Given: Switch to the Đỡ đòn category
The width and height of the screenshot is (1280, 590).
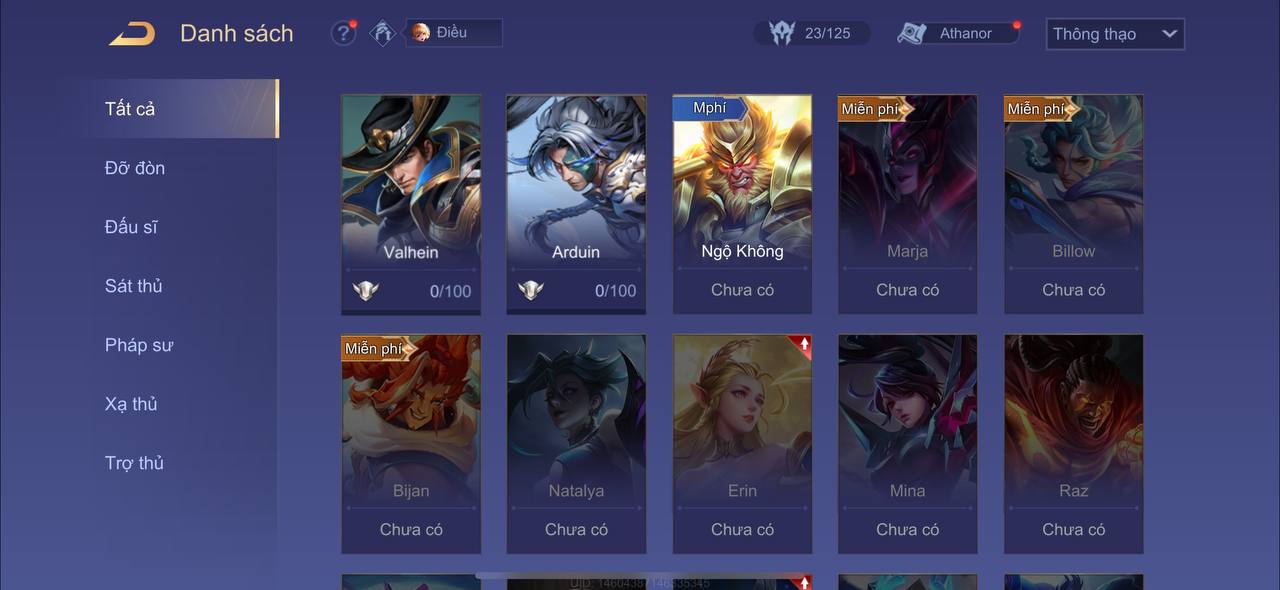Looking at the screenshot, I should (x=135, y=168).
